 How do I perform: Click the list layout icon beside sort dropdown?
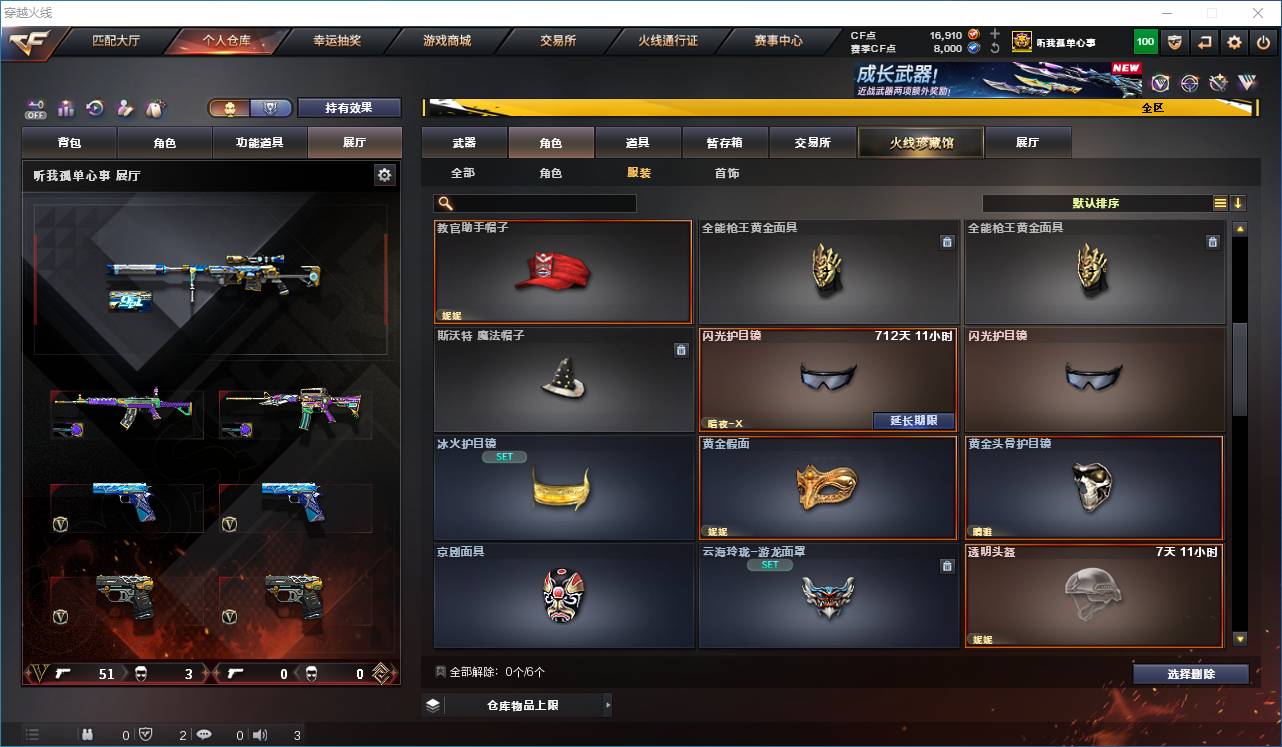click(x=1218, y=203)
